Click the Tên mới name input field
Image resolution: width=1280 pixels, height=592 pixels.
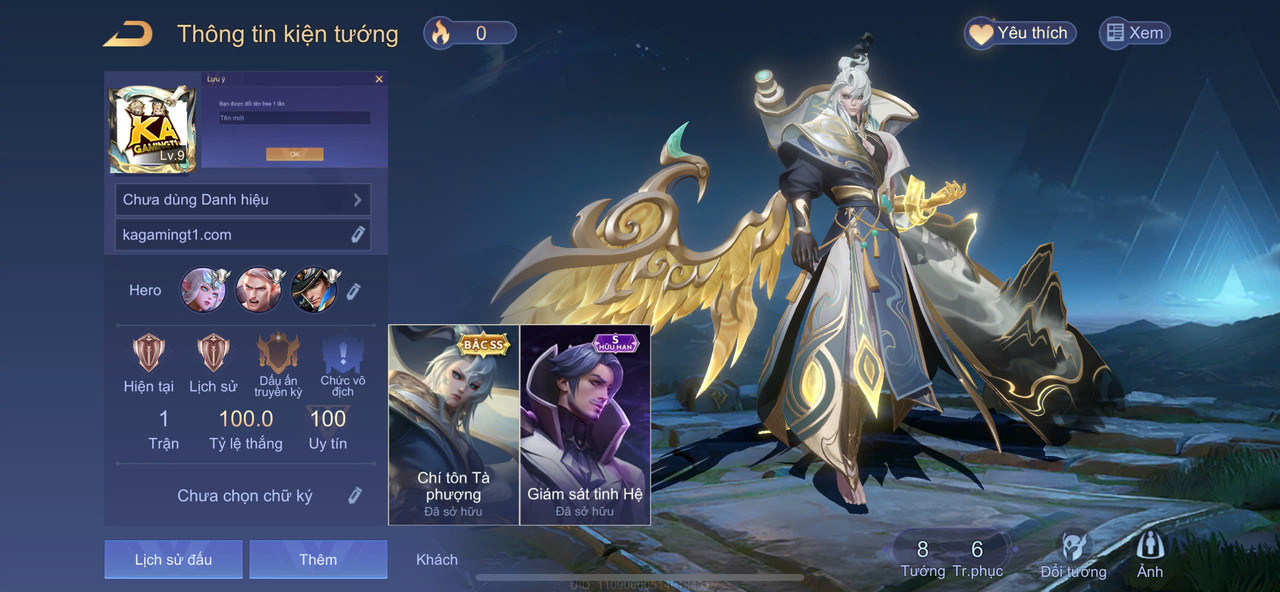(x=294, y=118)
